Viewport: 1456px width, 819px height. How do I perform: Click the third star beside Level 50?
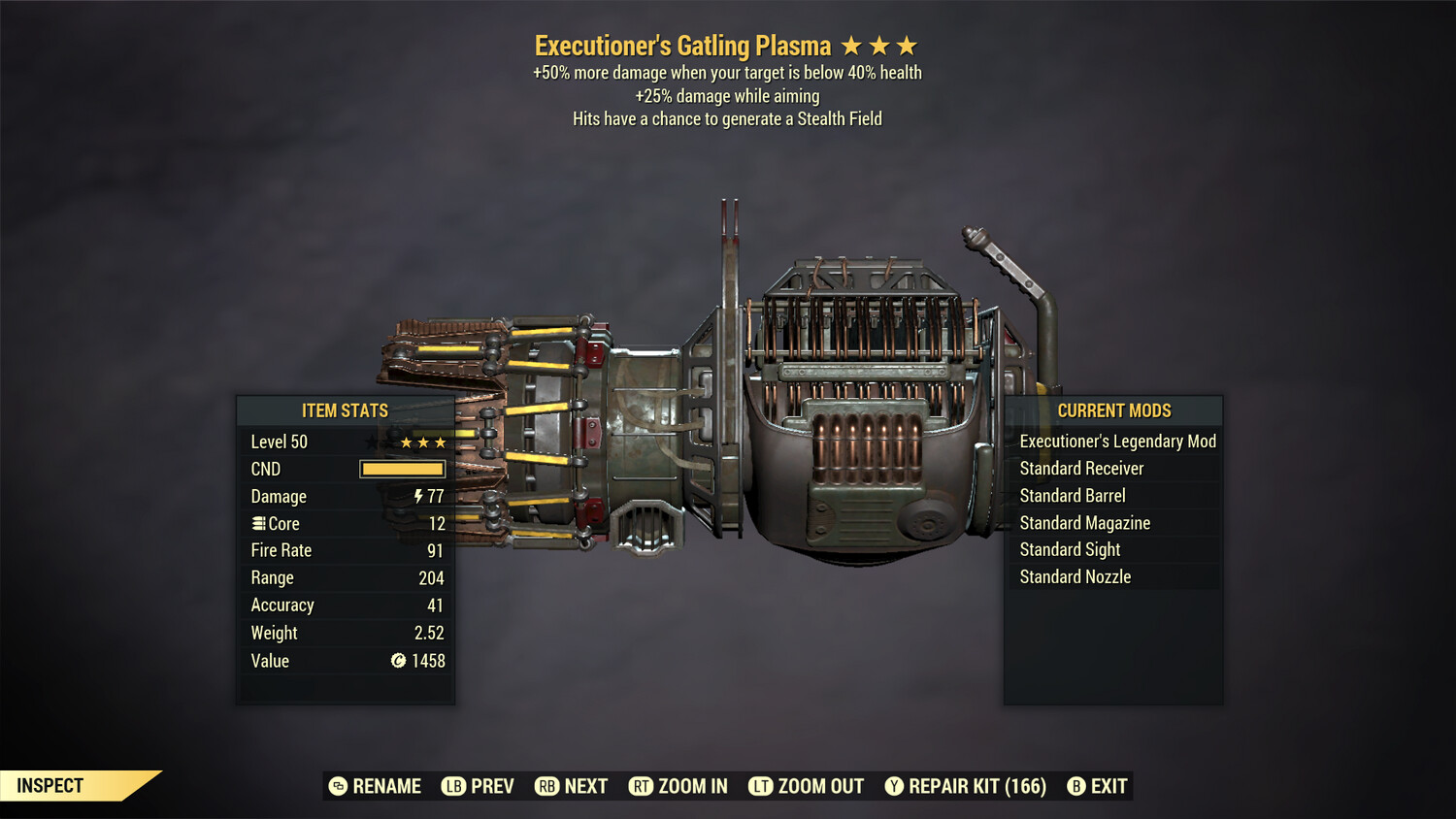(440, 441)
